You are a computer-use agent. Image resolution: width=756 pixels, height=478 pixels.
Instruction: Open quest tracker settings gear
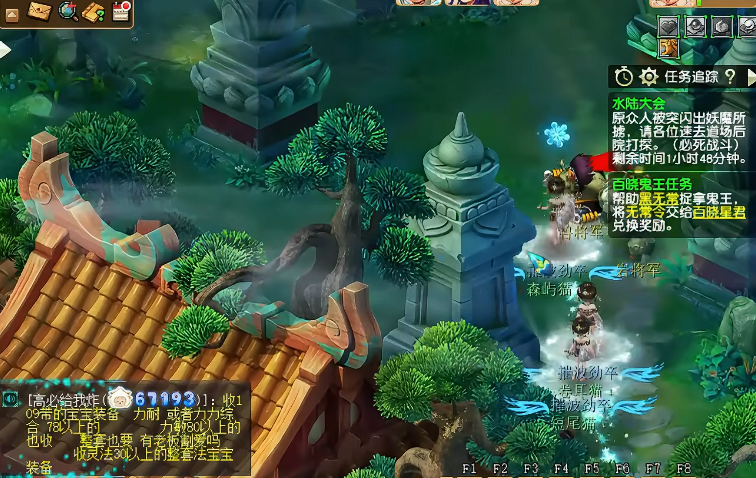tap(649, 76)
